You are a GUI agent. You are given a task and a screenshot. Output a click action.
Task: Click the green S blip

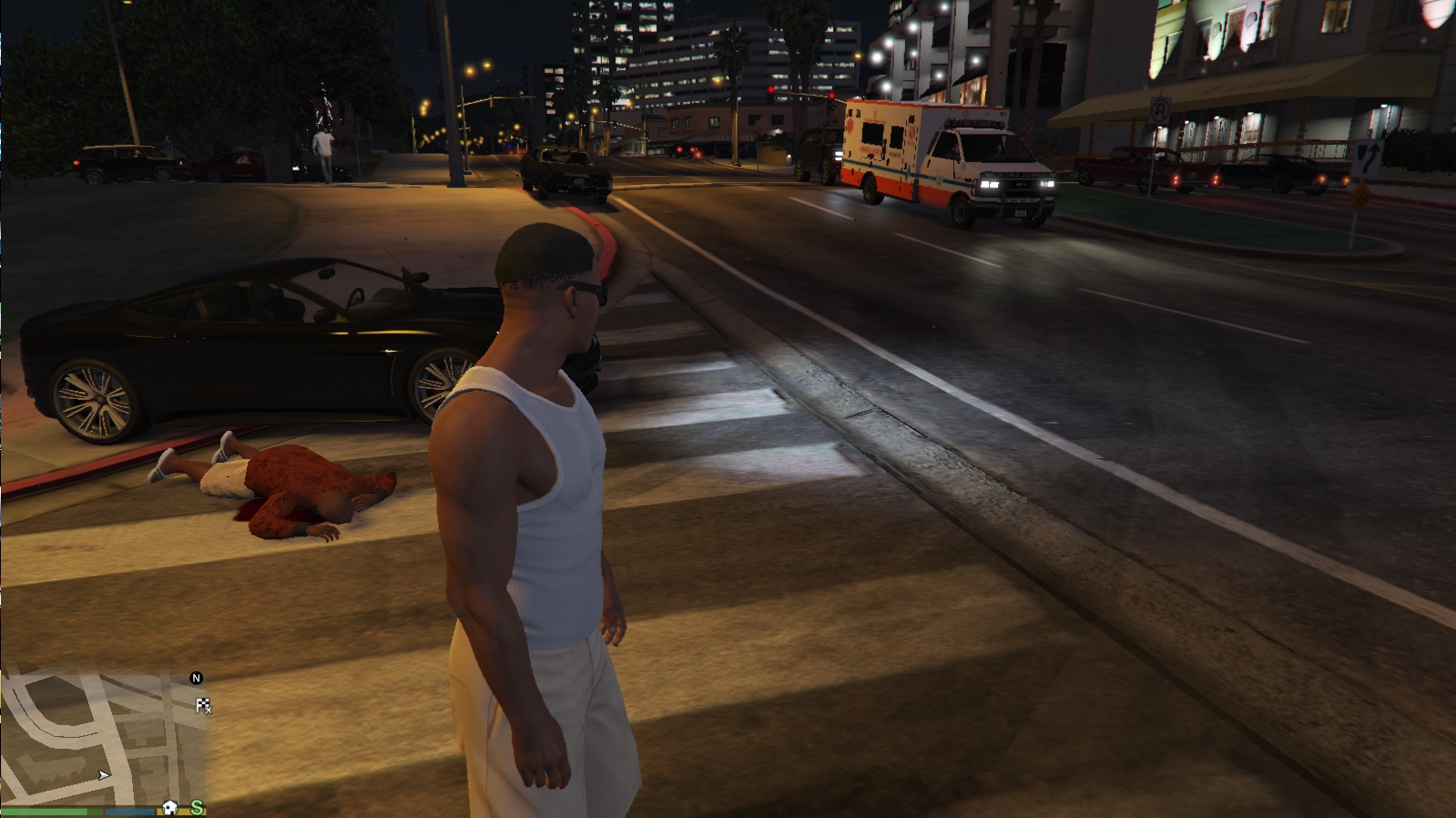[197, 807]
